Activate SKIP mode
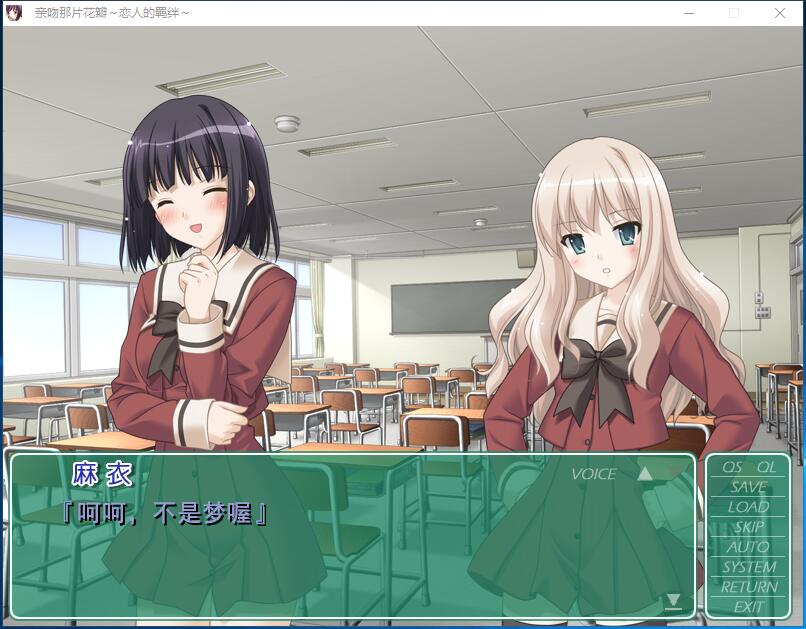Screen dimensions: 806x629 (748, 527)
